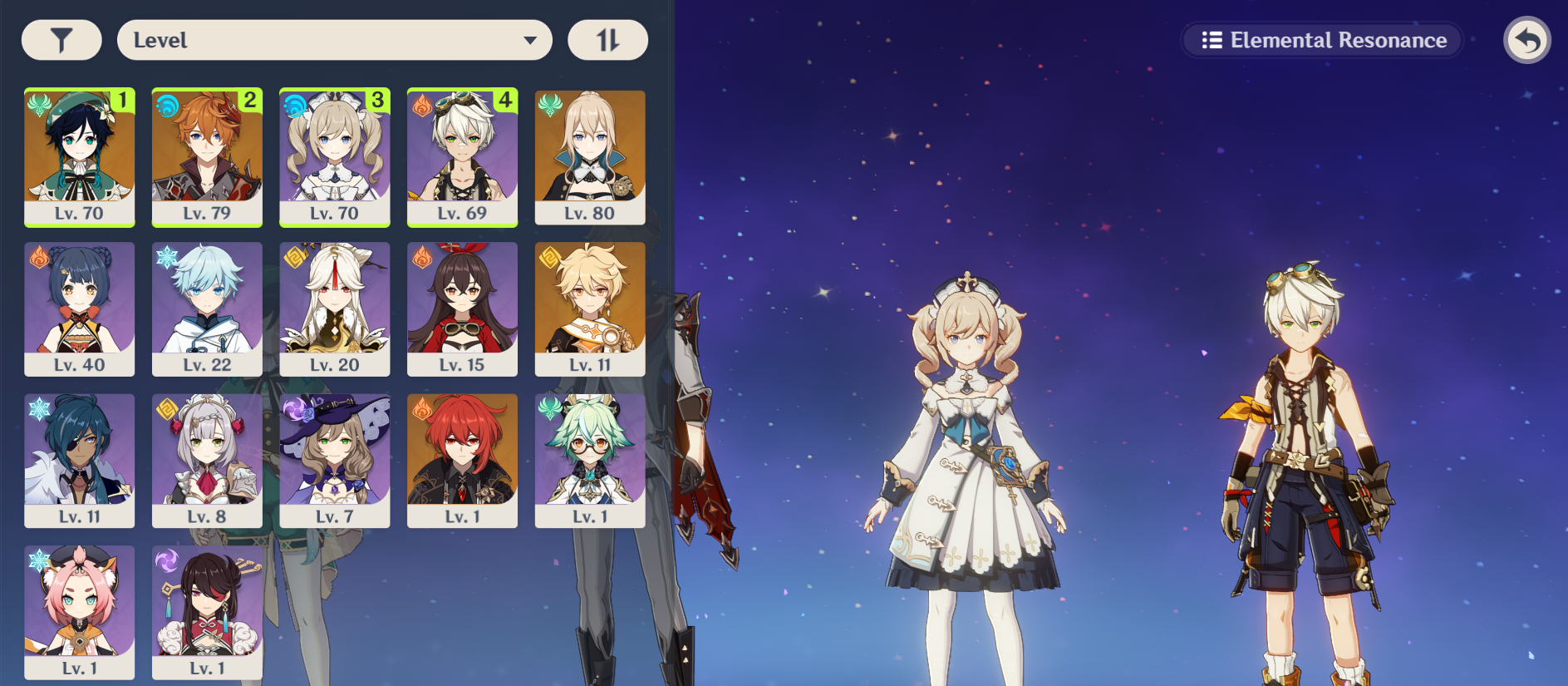Choose Kaeya's Lv. 11 card

[x=80, y=460]
